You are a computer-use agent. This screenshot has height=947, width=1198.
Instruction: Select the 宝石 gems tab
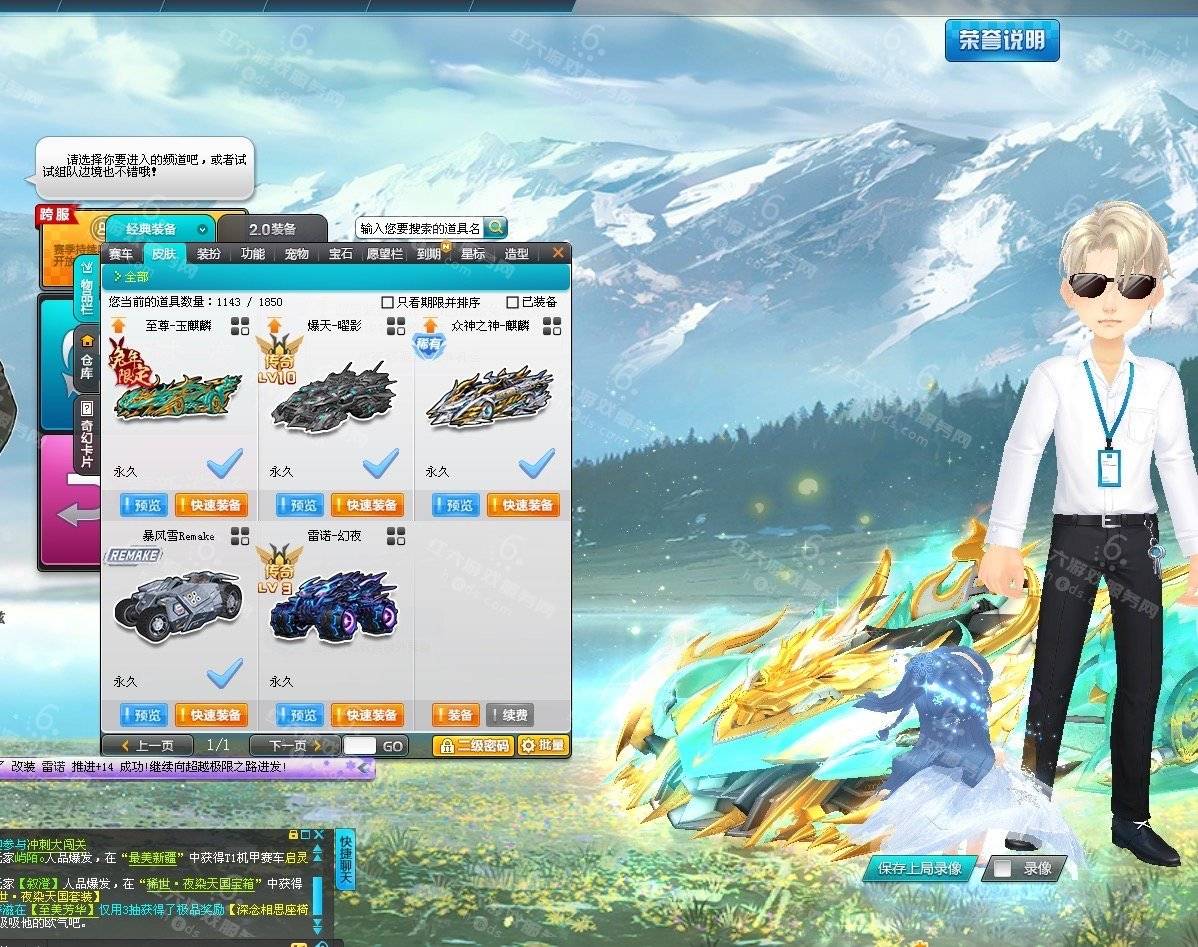point(341,254)
